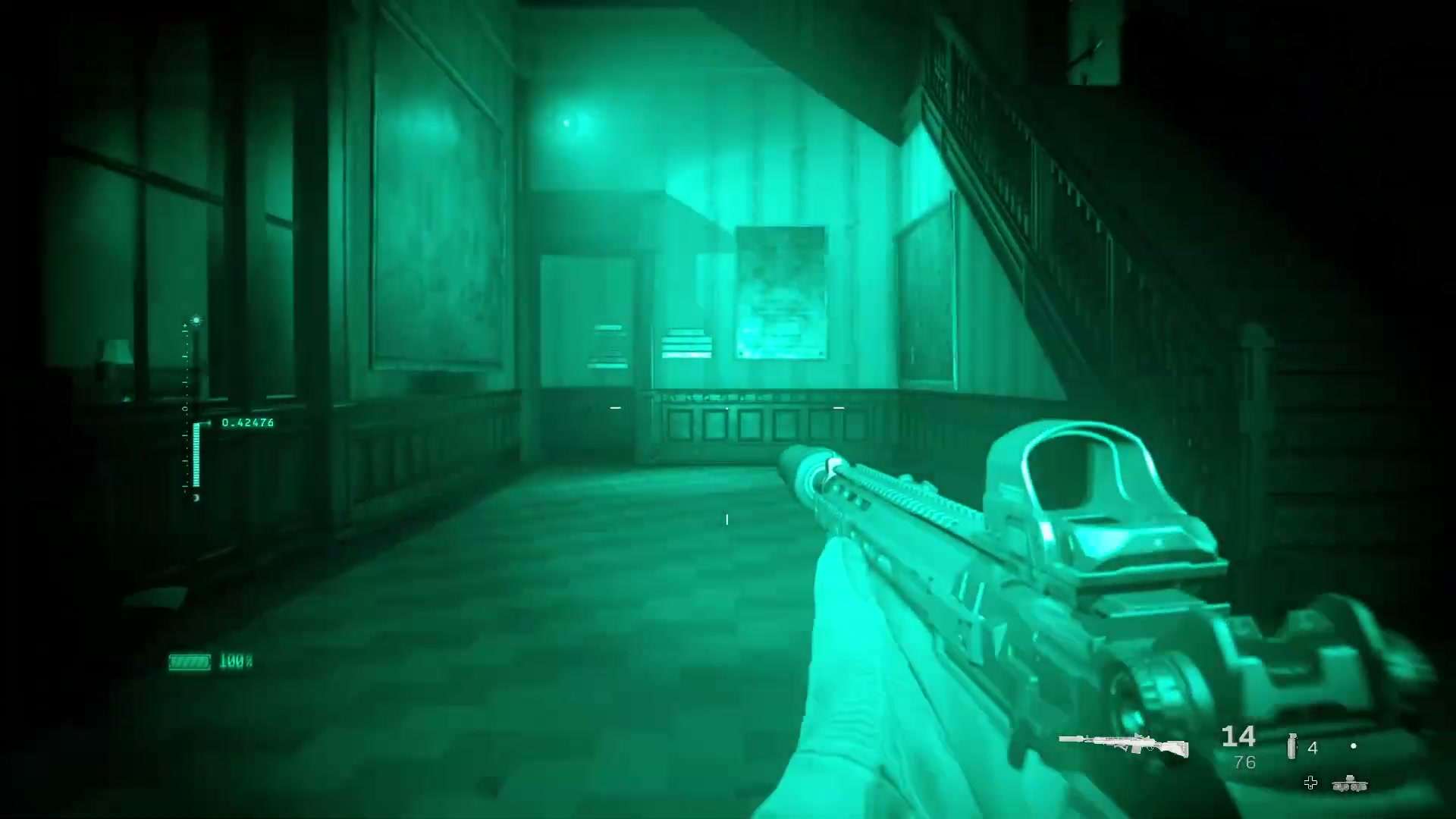Image resolution: width=1456 pixels, height=819 pixels.
Task: Click the frag grenade icon beside the 4
Action: point(1291,745)
